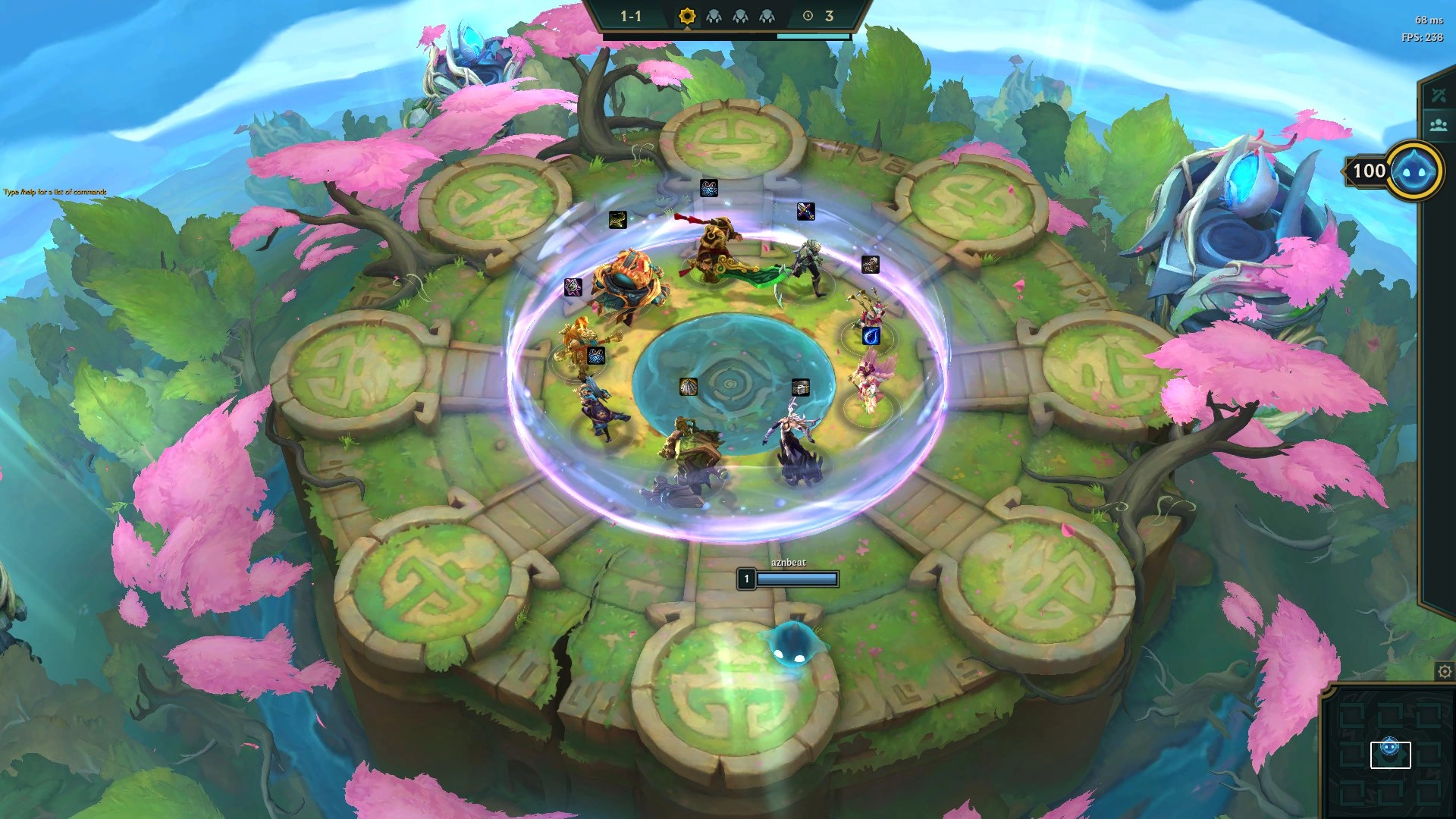This screenshot has height=819, width=1456.
Task: Open the match history crossed swords icon
Action: tap(1438, 95)
